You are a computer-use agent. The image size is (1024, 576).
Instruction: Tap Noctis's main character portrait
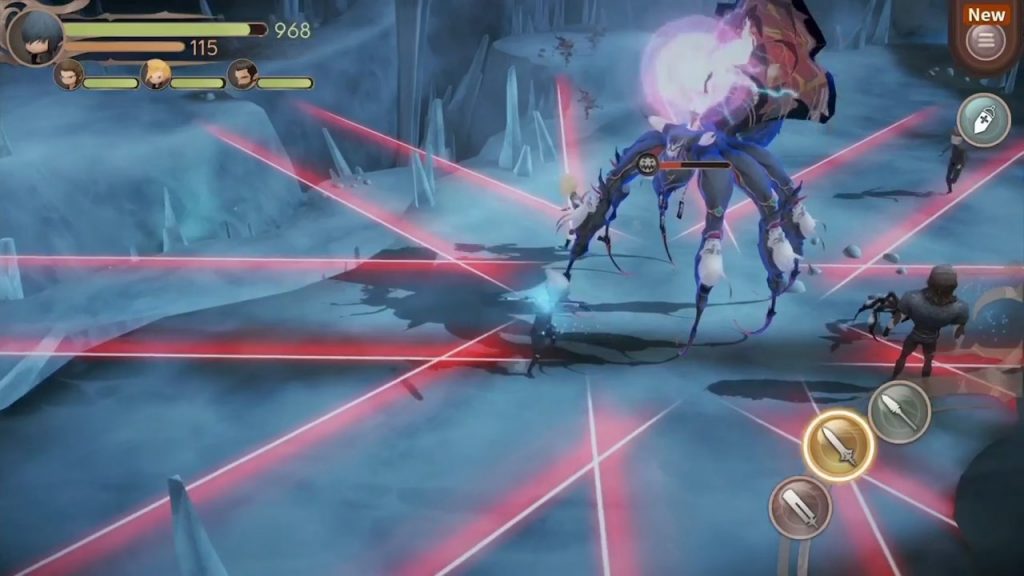point(36,37)
